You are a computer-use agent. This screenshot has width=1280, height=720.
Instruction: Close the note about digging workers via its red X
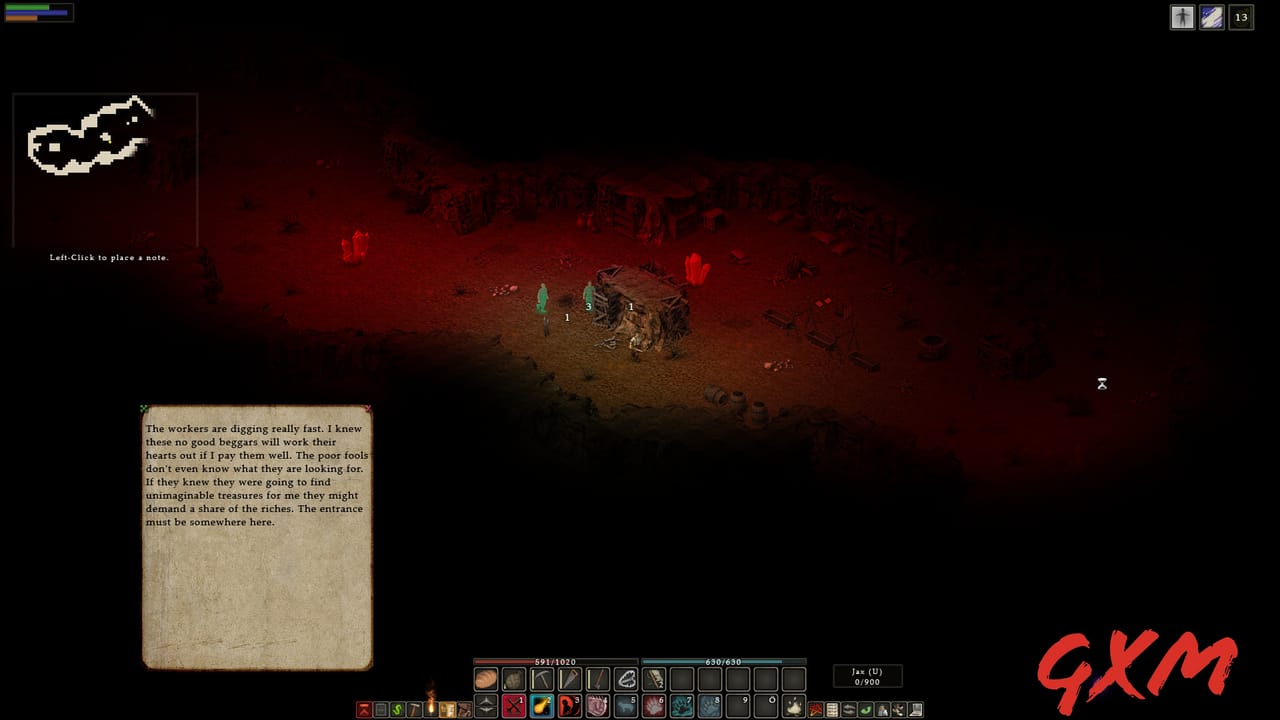coord(367,409)
